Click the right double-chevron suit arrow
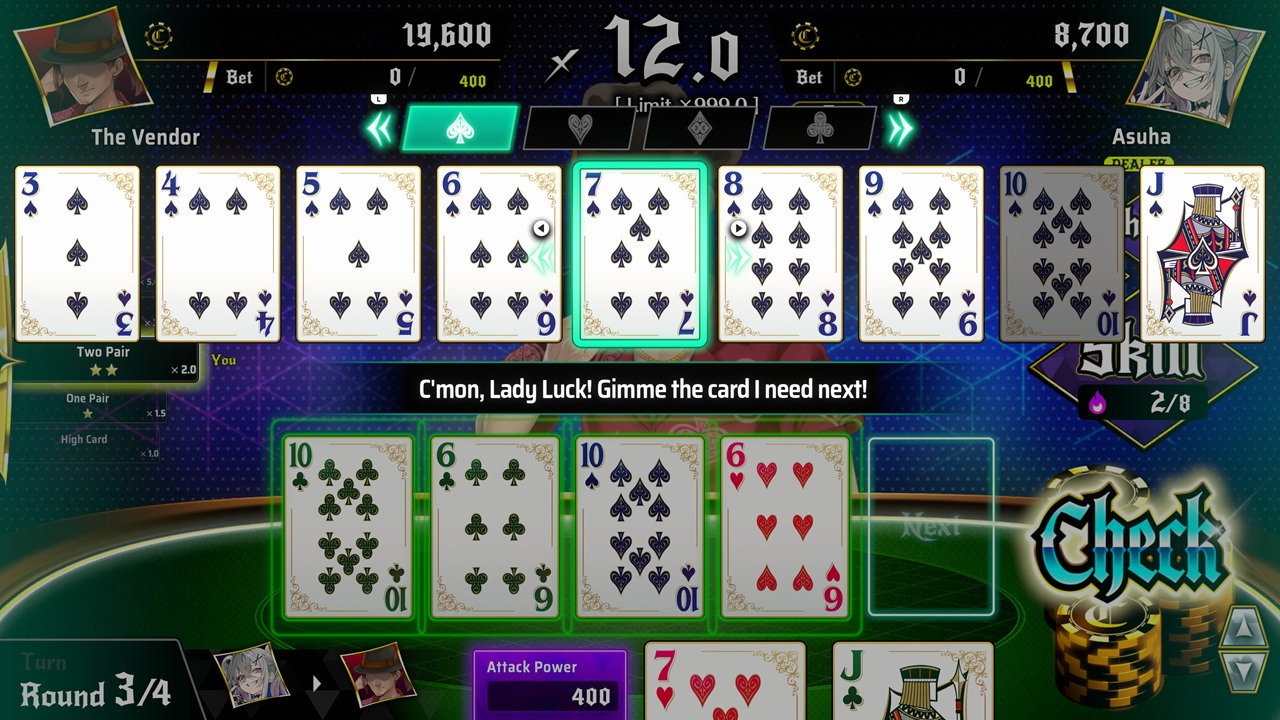 coord(899,128)
